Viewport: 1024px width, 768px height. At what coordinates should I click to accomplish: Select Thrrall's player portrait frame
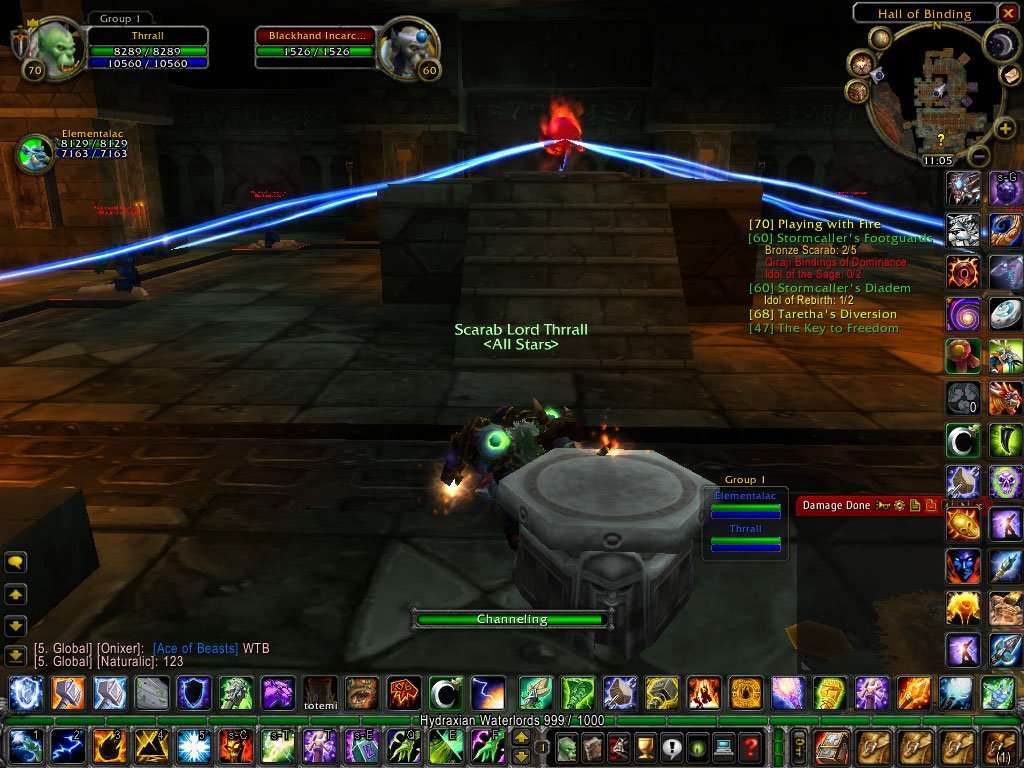[x=57, y=48]
